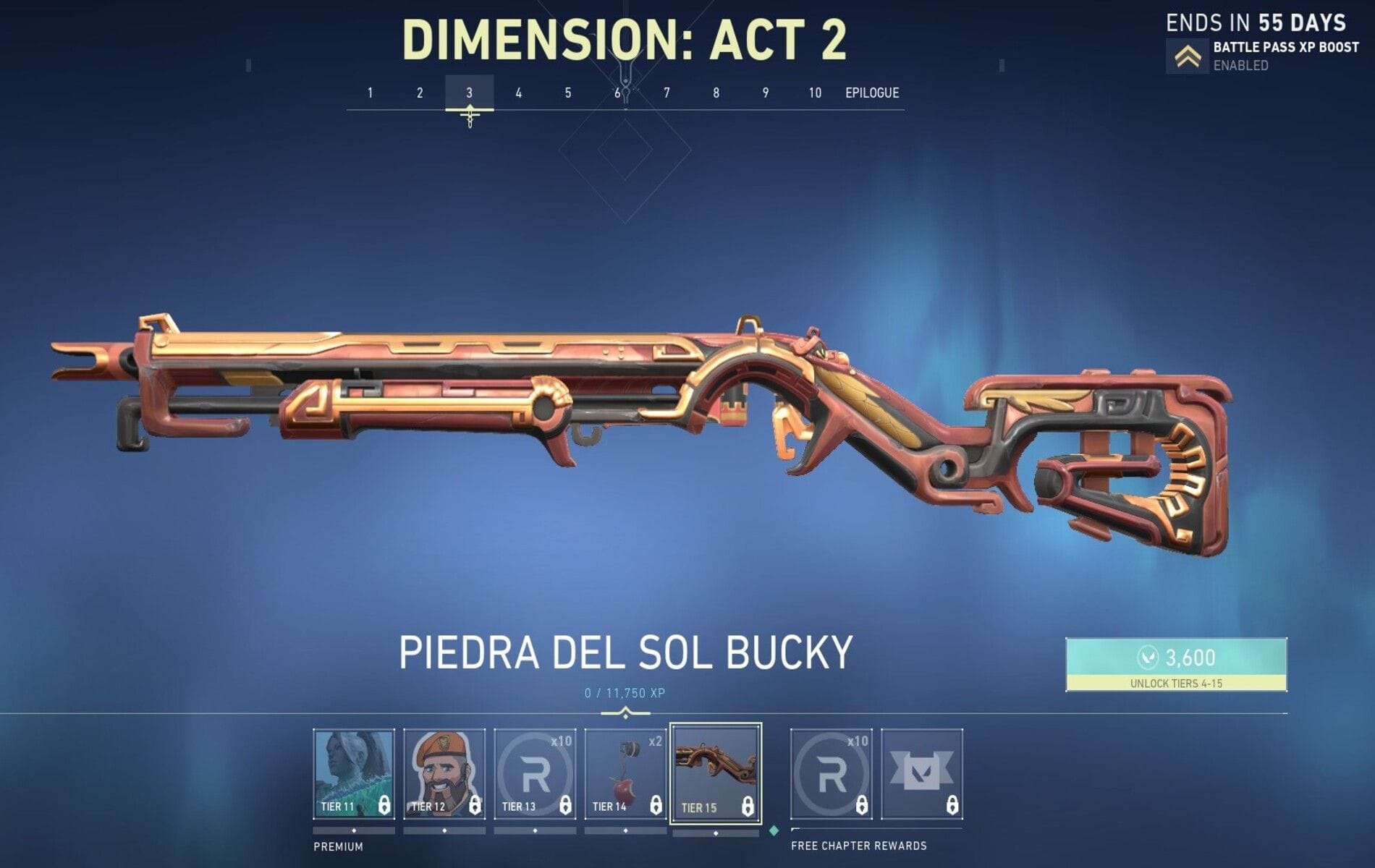This screenshot has width=1375, height=868.
Task: Click the Battle Pass XP Boost icon
Action: tap(1187, 56)
